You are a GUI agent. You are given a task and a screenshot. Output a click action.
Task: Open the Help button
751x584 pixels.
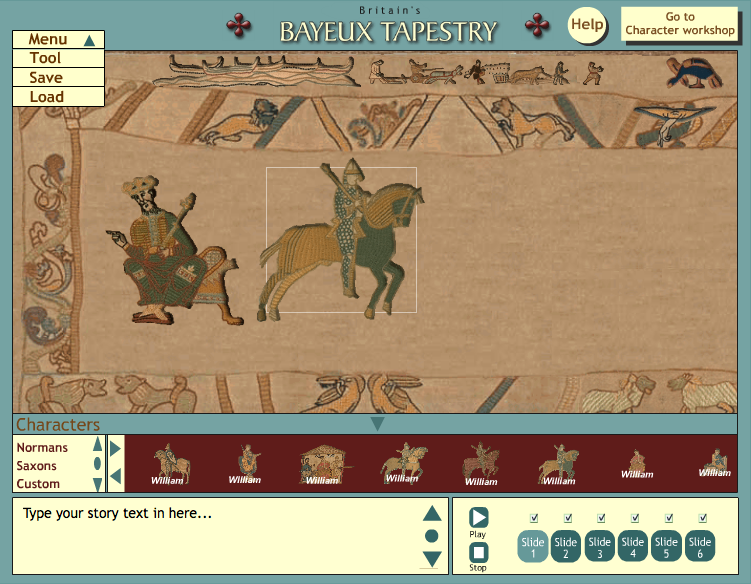tap(587, 24)
